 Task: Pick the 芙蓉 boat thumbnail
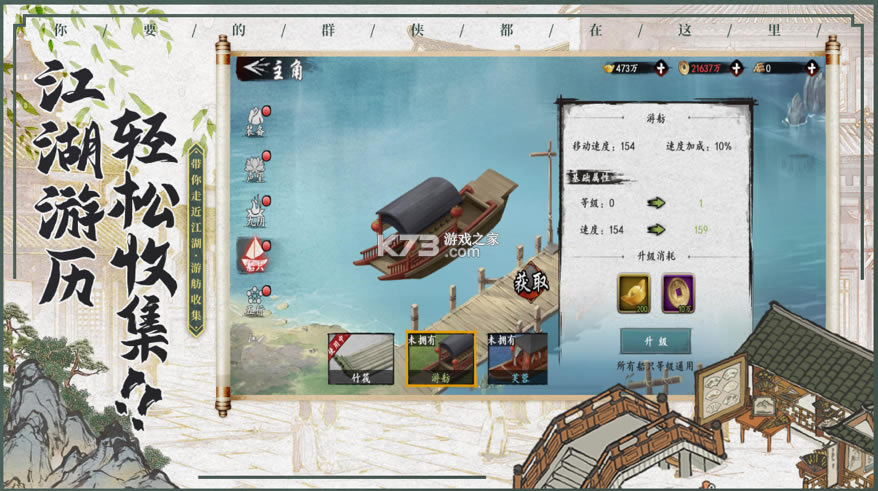[517, 359]
